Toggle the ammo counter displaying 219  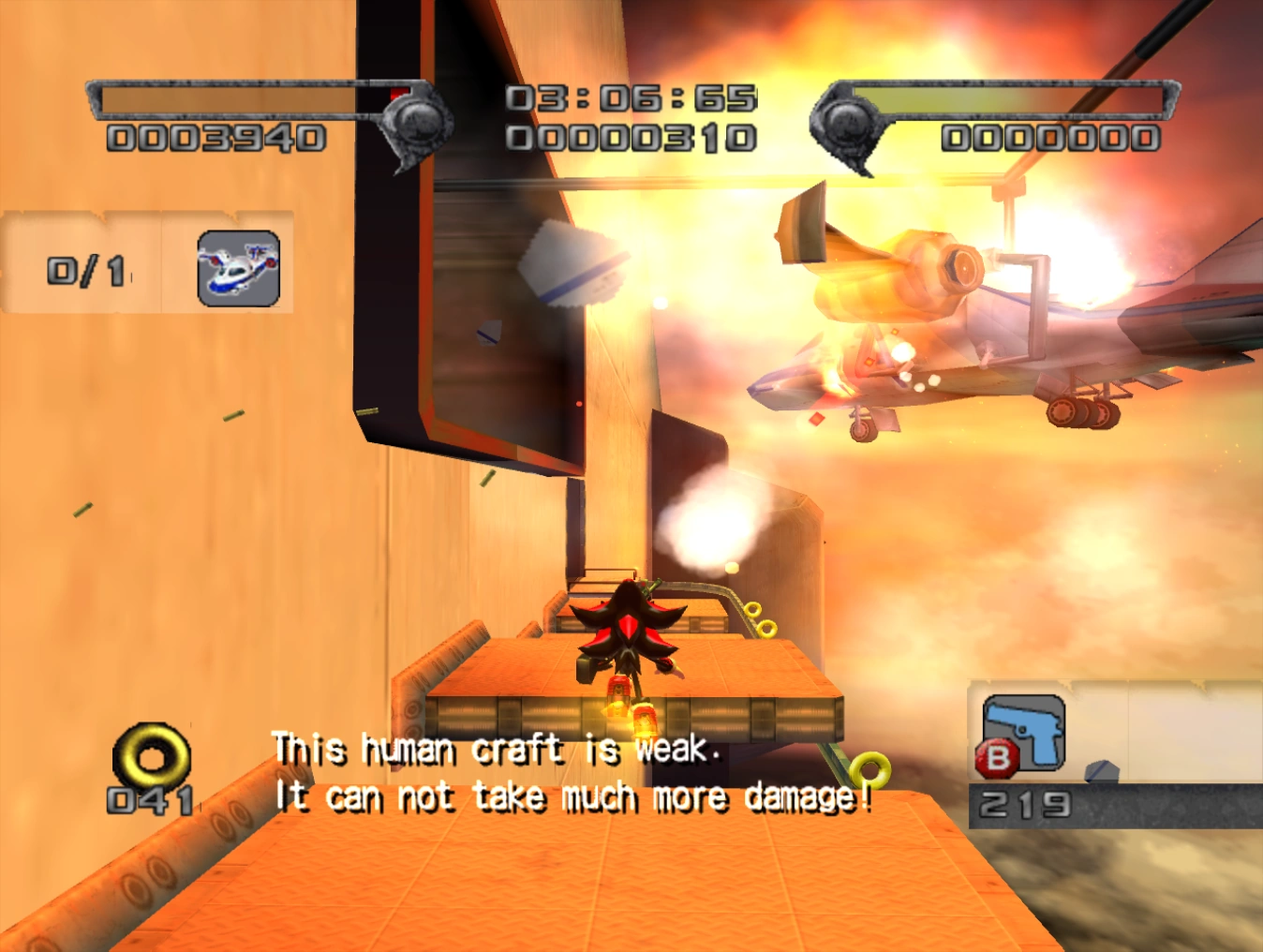click(1026, 801)
